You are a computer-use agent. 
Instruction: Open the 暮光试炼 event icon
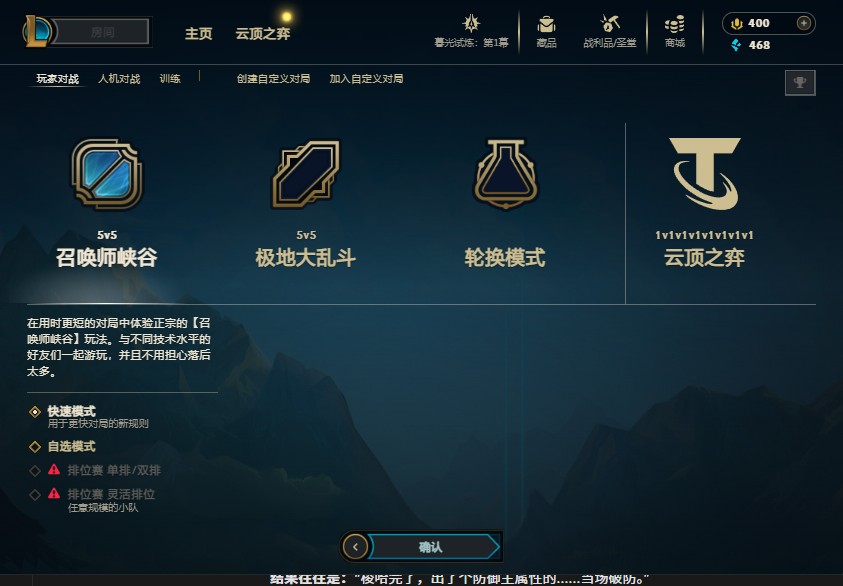[471, 30]
